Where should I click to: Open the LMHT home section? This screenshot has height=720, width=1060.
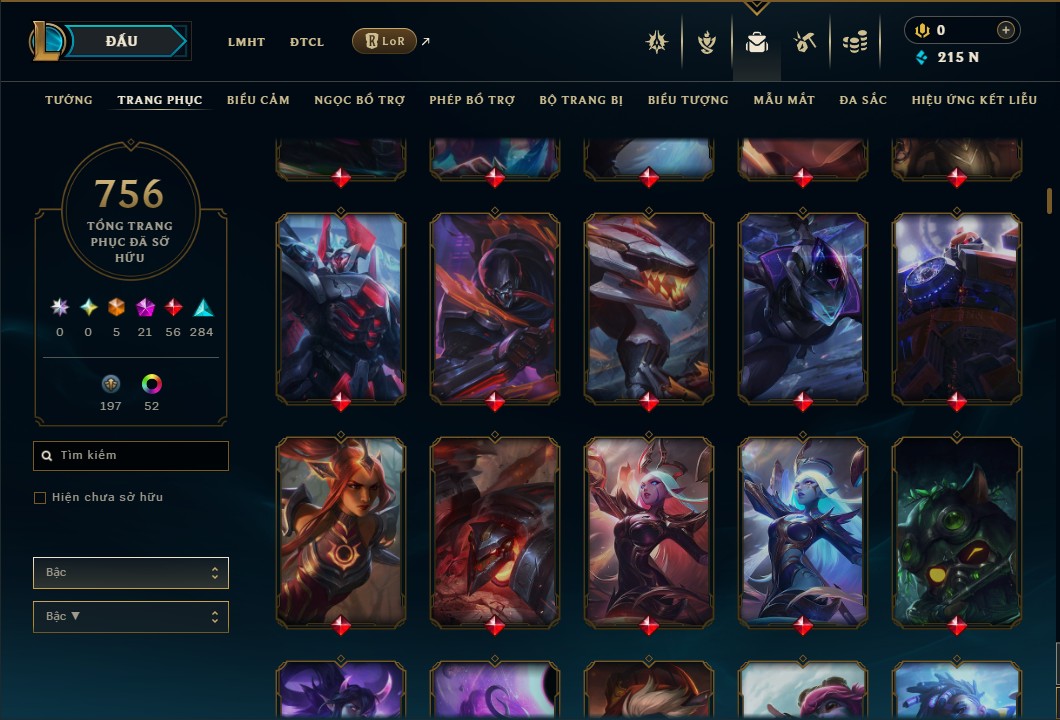click(246, 42)
